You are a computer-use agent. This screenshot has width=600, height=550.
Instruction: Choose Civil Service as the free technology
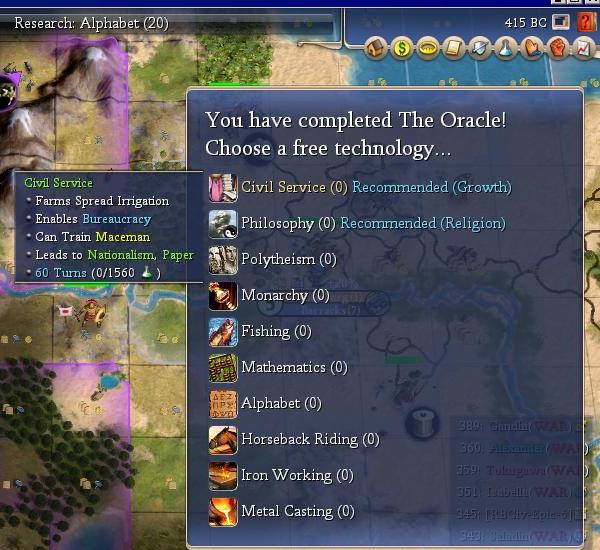283,187
